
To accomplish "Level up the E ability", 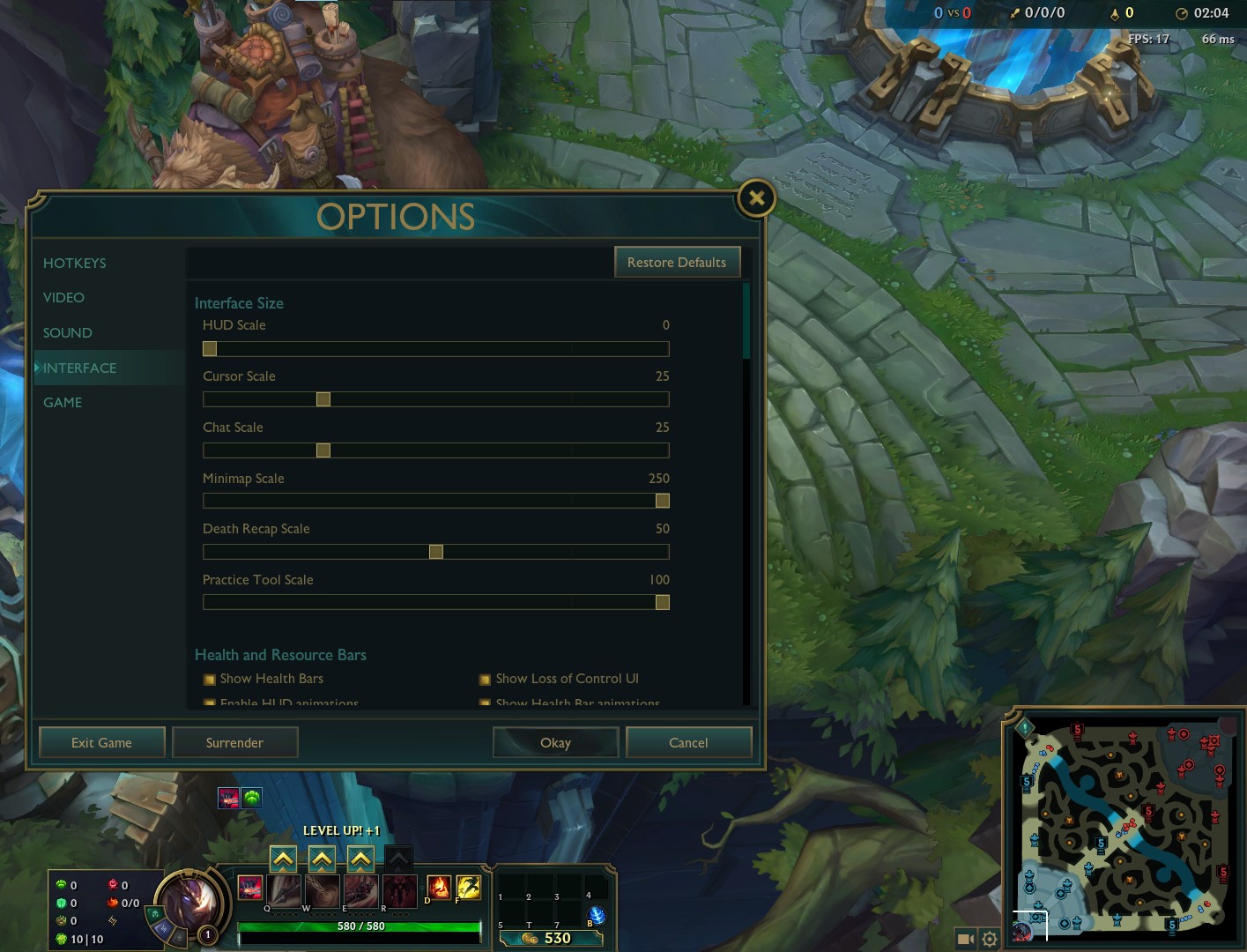I will point(360,858).
